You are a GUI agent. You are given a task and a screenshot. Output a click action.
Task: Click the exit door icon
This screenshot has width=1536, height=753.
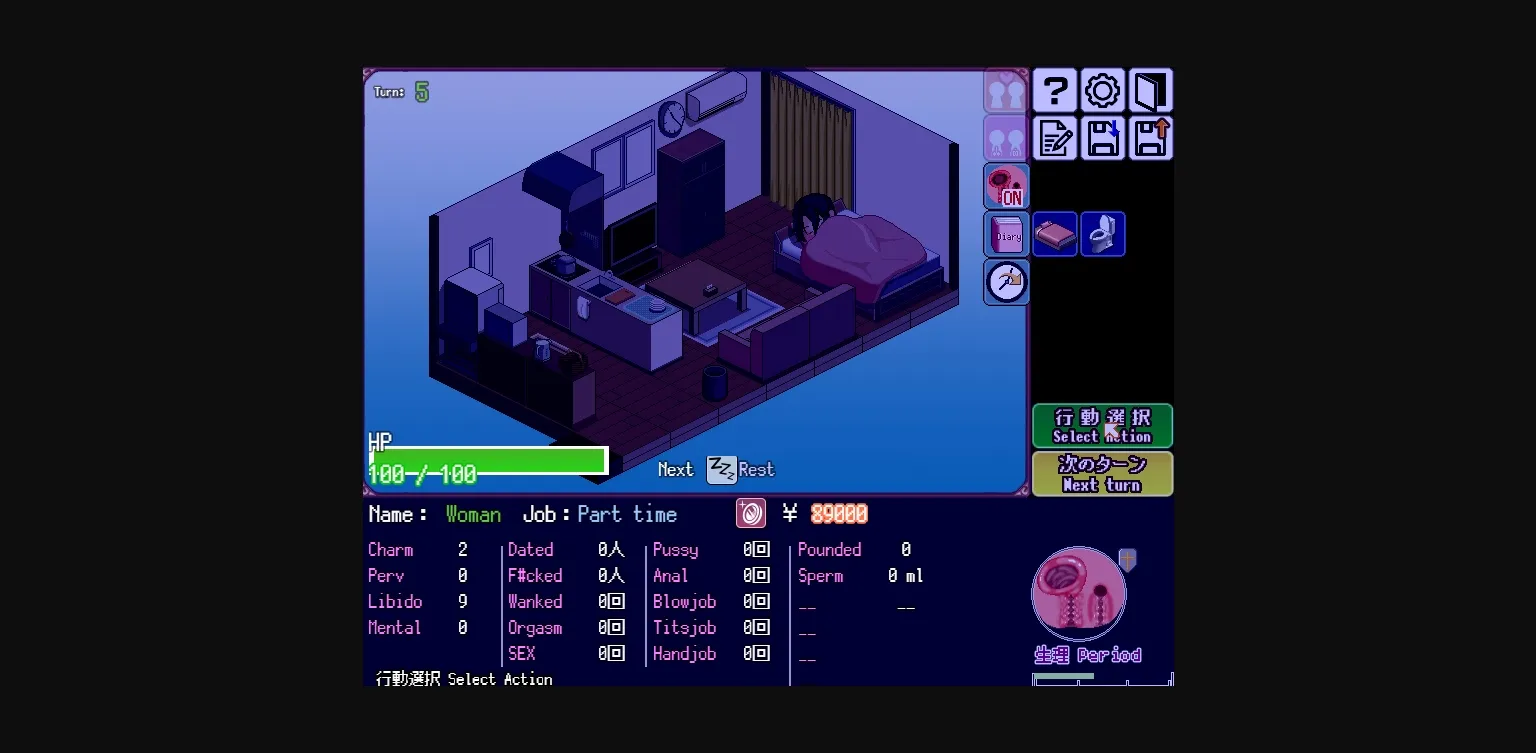point(1150,90)
